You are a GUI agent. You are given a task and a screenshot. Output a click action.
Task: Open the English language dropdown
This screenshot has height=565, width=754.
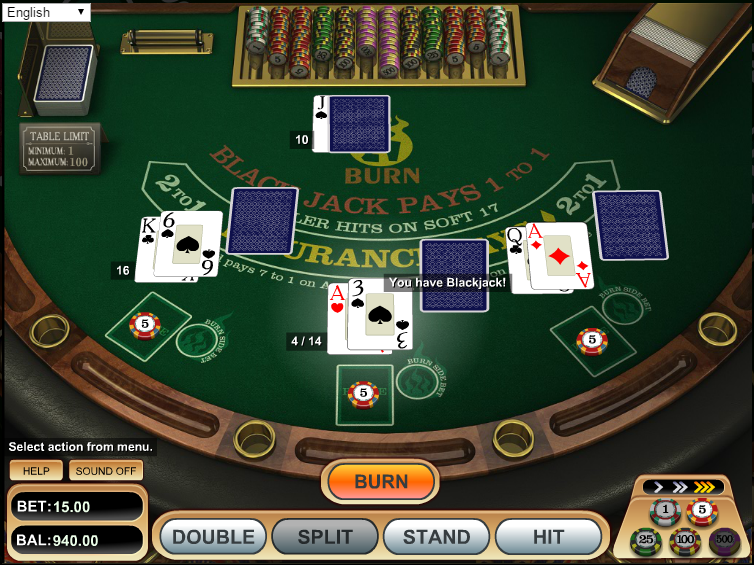[x=46, y=12]
